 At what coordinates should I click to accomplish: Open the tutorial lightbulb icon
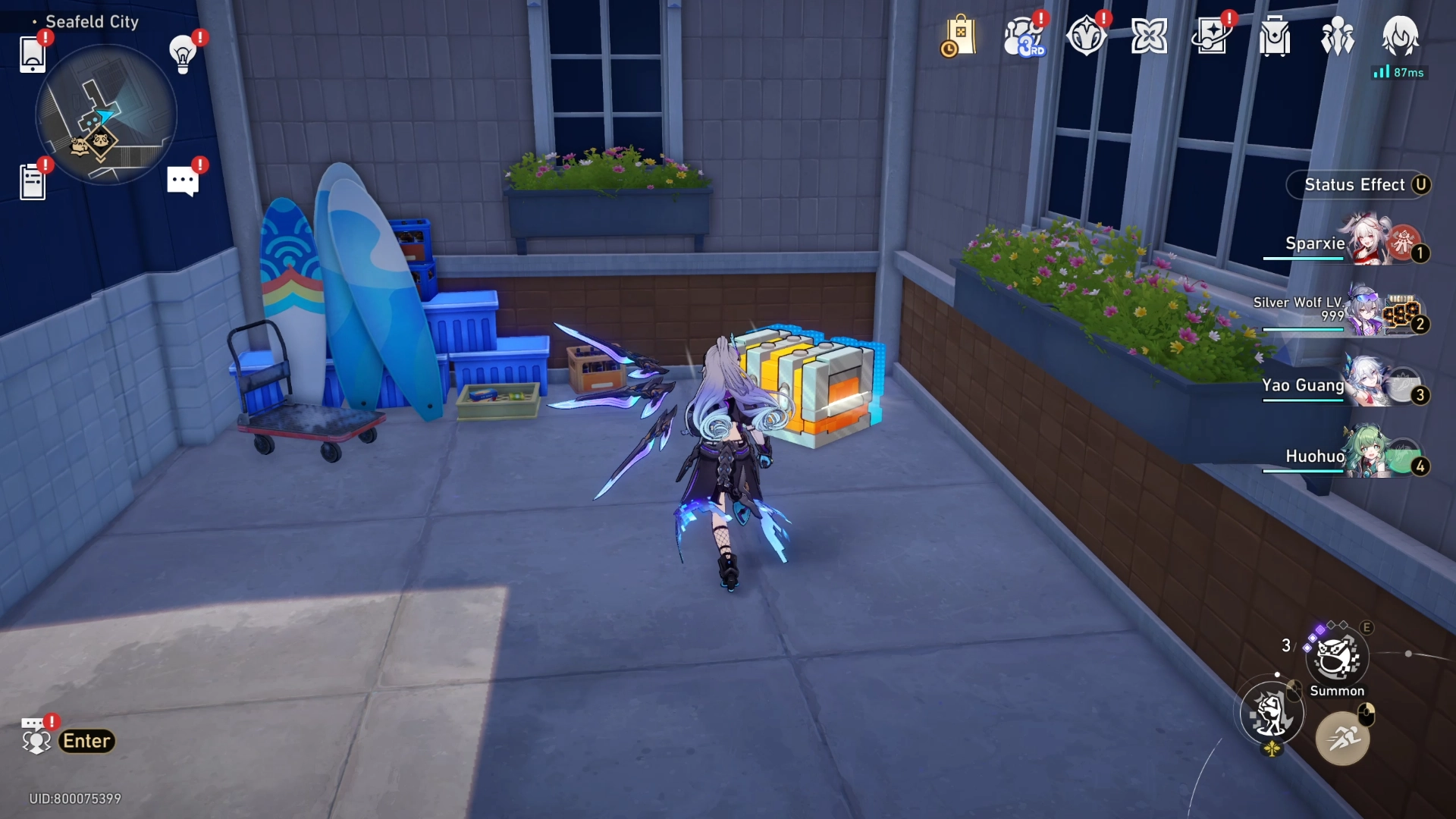181,55
